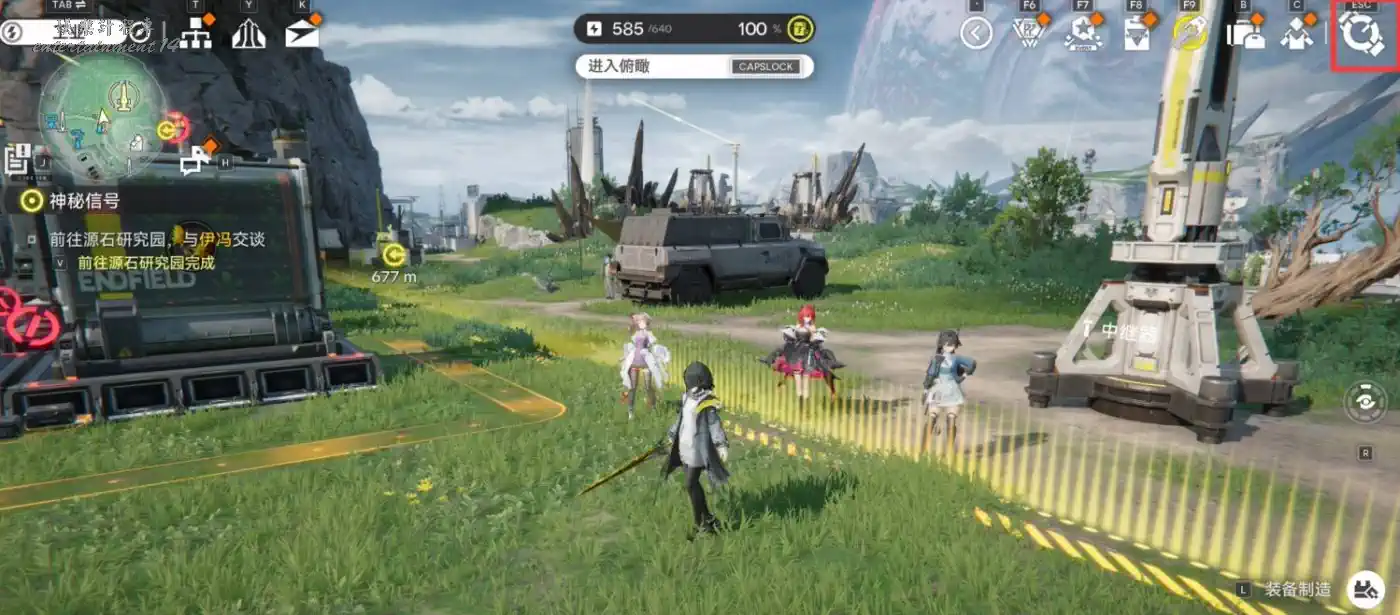Open the operator character icon
The image size is (1400, 615).
click(1298, 34)
